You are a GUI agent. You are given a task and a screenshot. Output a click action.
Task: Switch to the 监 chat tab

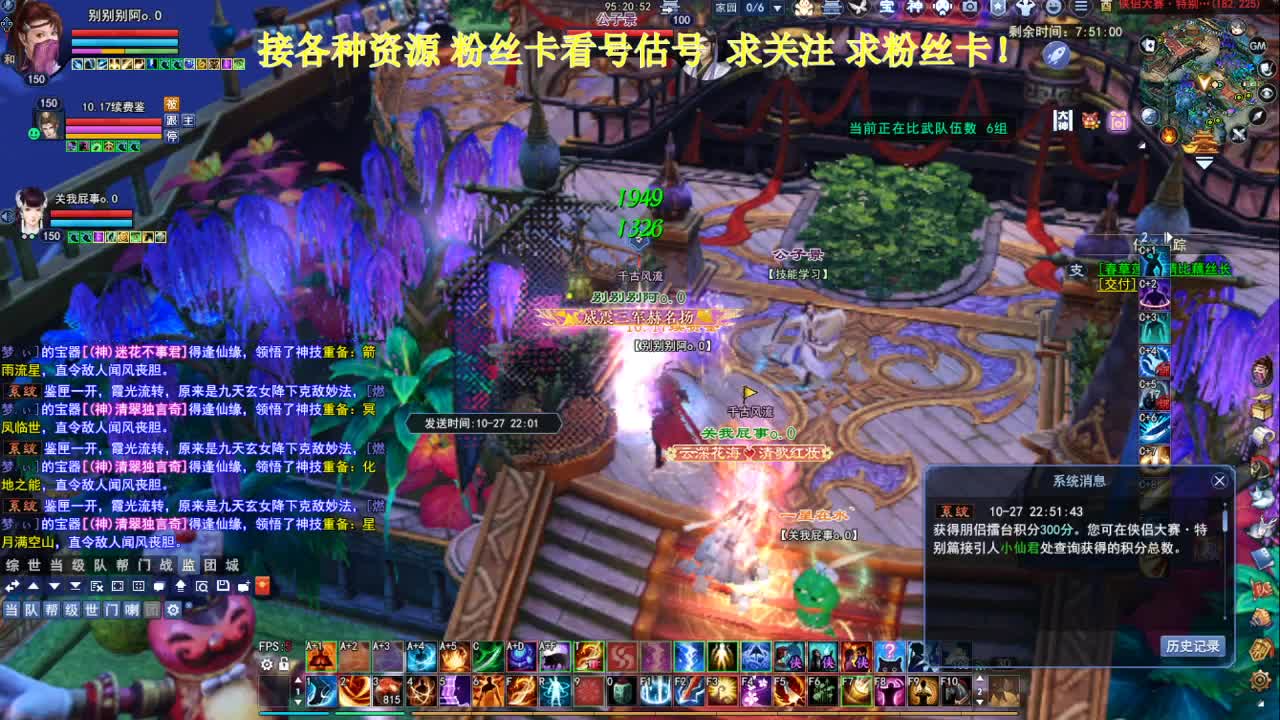tap(189, 566)
